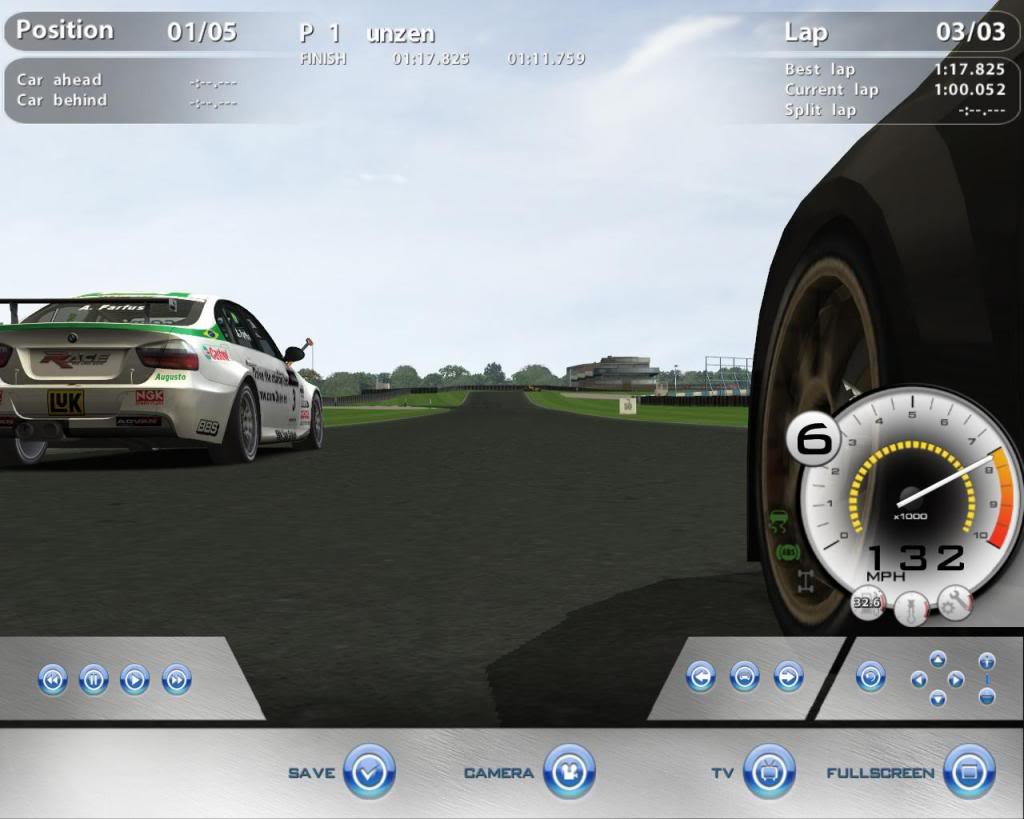Save the replay with the SAVE button
1024x819 pixels.
[x=369, y=772]
